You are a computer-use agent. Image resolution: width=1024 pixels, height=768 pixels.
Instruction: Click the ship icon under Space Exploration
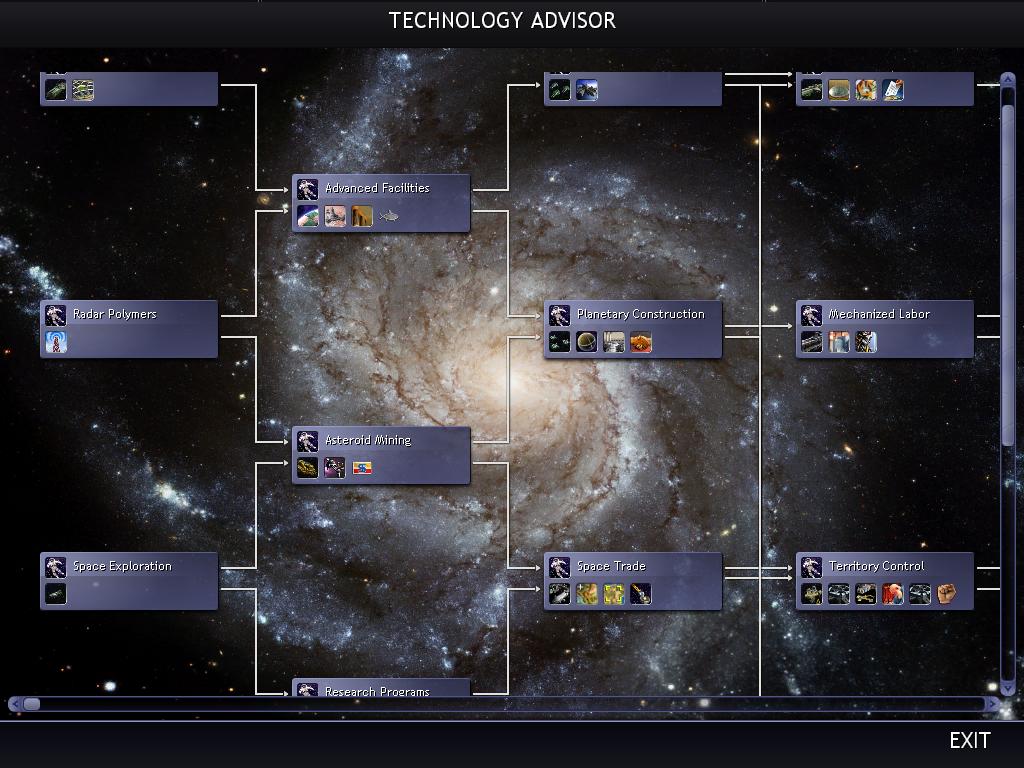point(56,595)
